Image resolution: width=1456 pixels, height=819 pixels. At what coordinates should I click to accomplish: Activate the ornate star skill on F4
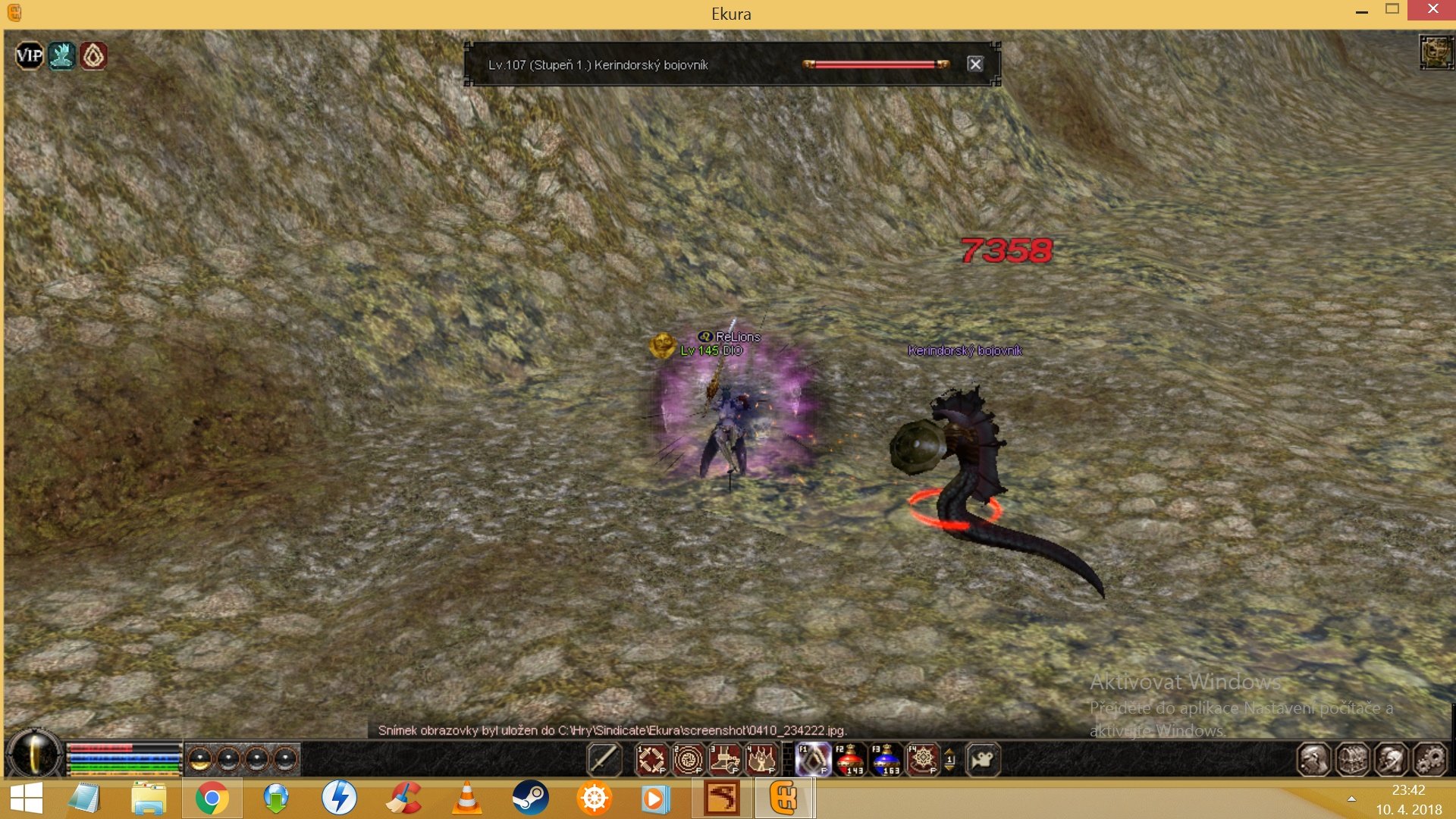tap(922, 759)
